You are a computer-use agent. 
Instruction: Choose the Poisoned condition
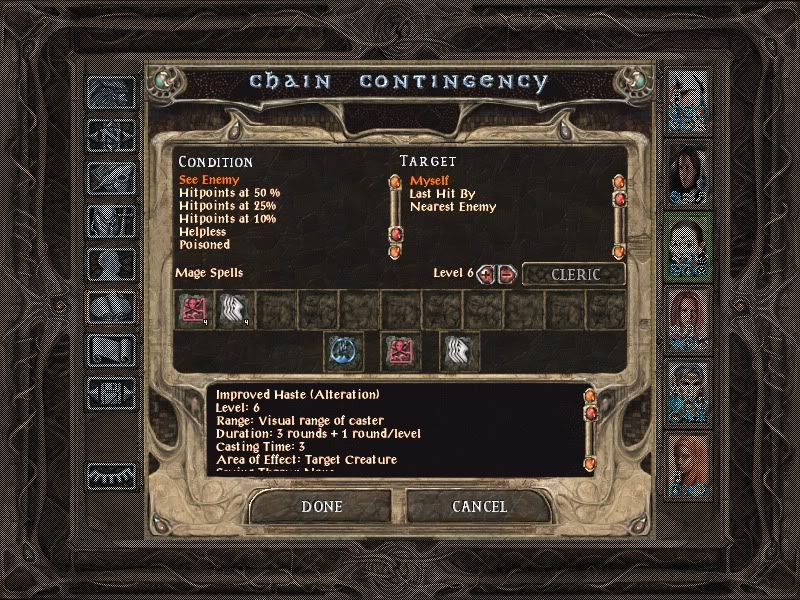204,245
